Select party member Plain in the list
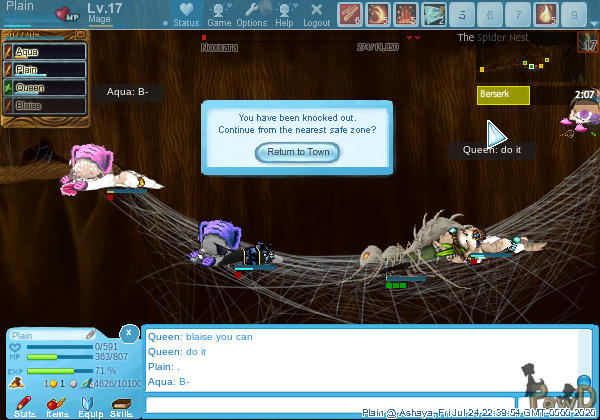The image size is (600, 420). pos(42,70)
